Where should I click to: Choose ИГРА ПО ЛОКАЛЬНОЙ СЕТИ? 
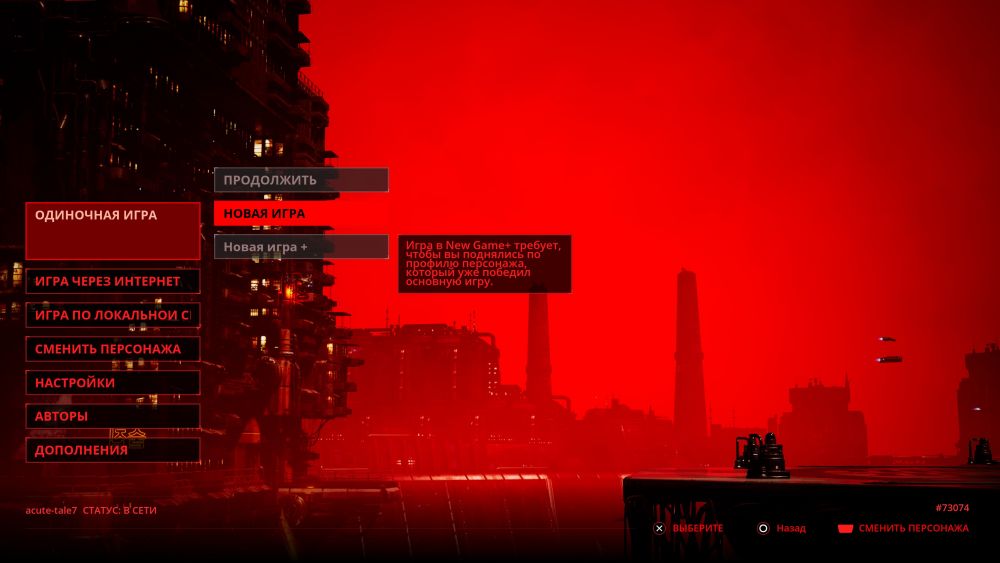(112, 315)
